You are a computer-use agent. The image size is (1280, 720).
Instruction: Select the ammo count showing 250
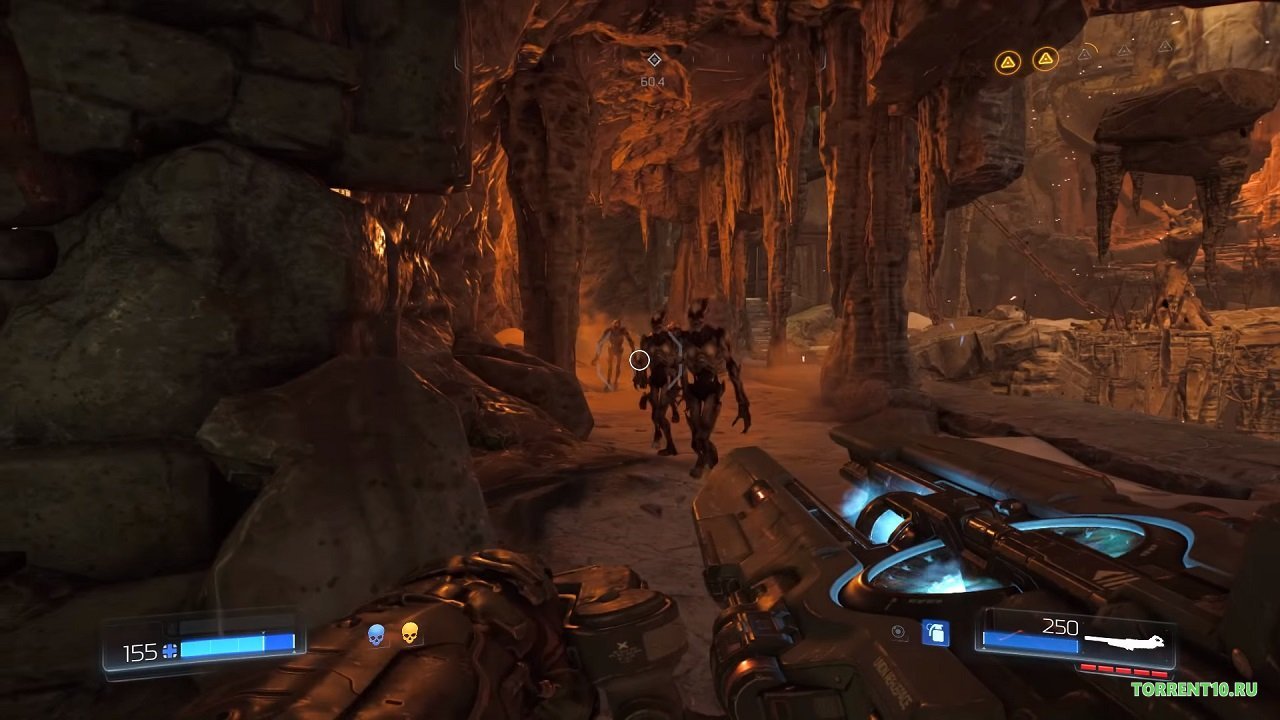1058,625
